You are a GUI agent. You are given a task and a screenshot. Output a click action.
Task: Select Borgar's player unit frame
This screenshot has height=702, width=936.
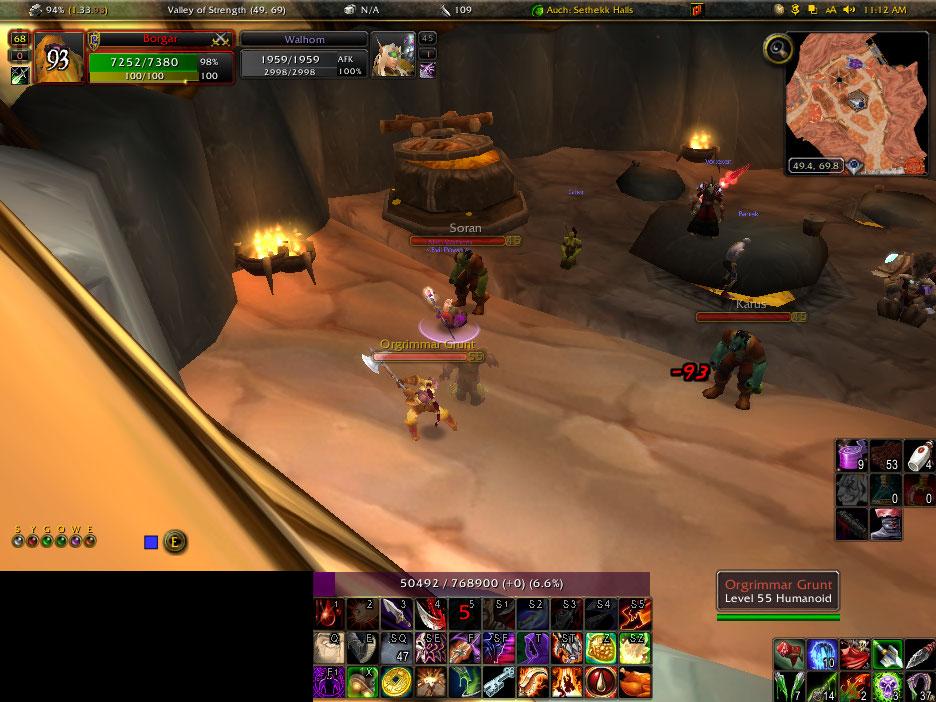tap(161, 60)
